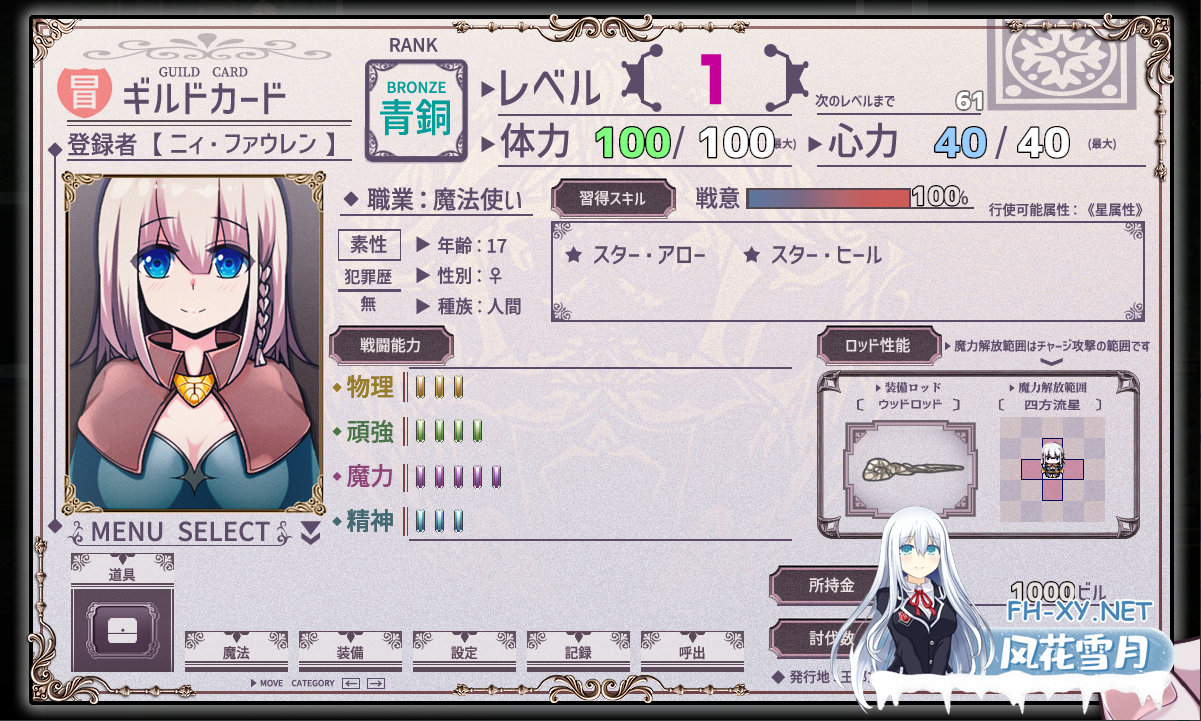Click the MENU SELECT down arrow
The height and width of the screenshot is (721, 1201).
click(311, 533)
